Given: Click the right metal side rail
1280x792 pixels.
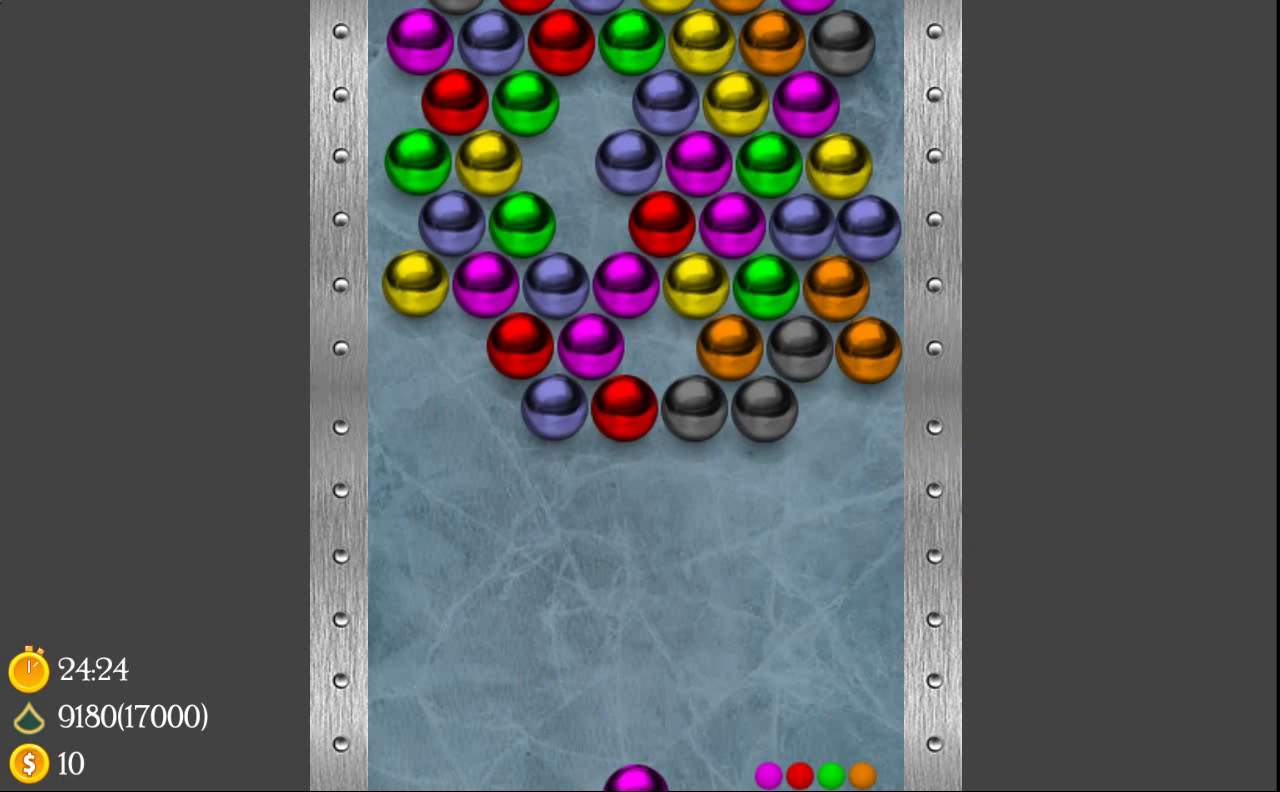Looking at the screenshot, I should (932, 400).
